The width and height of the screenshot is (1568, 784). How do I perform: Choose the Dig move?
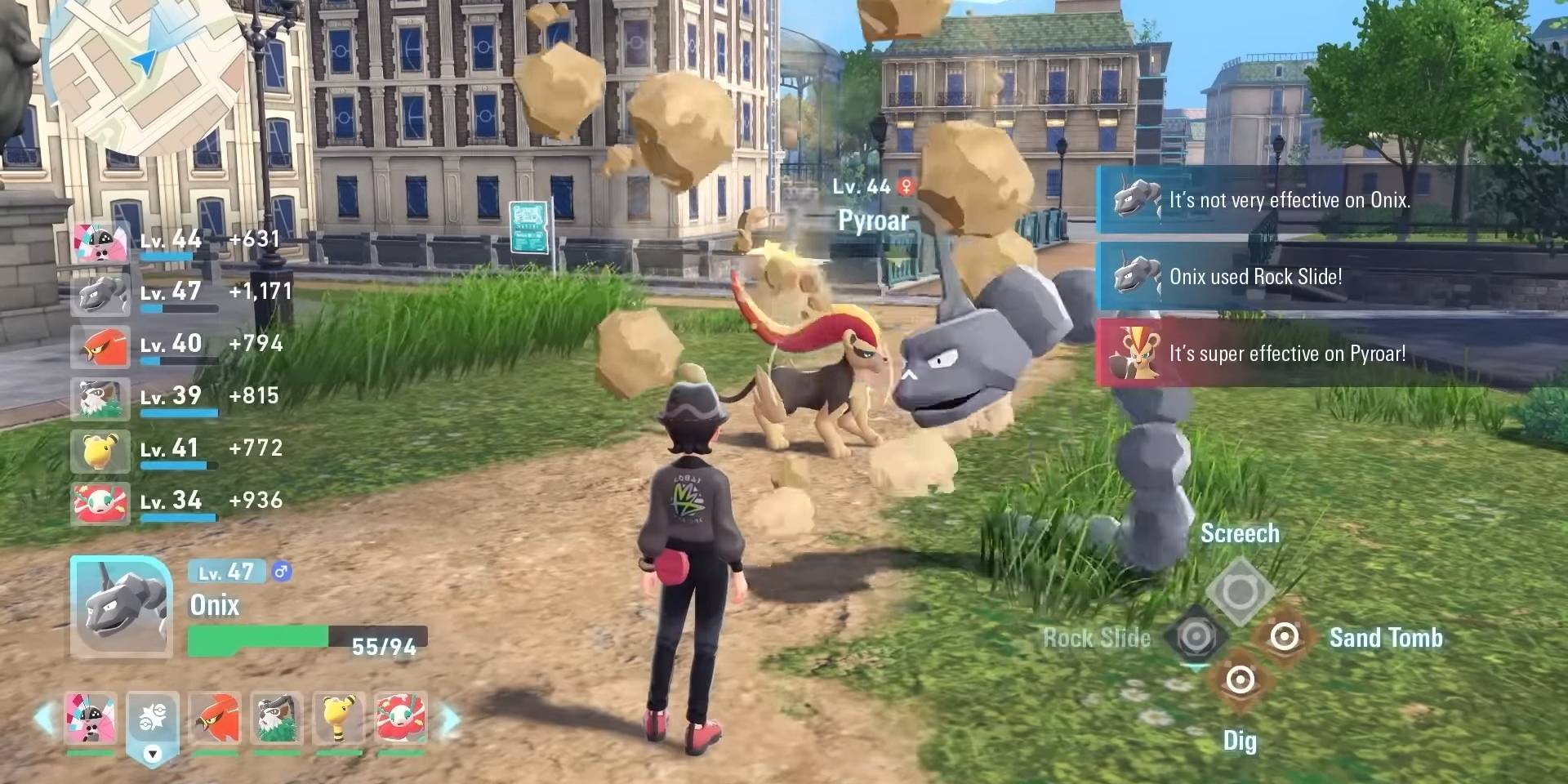(x=1240, y=679)
